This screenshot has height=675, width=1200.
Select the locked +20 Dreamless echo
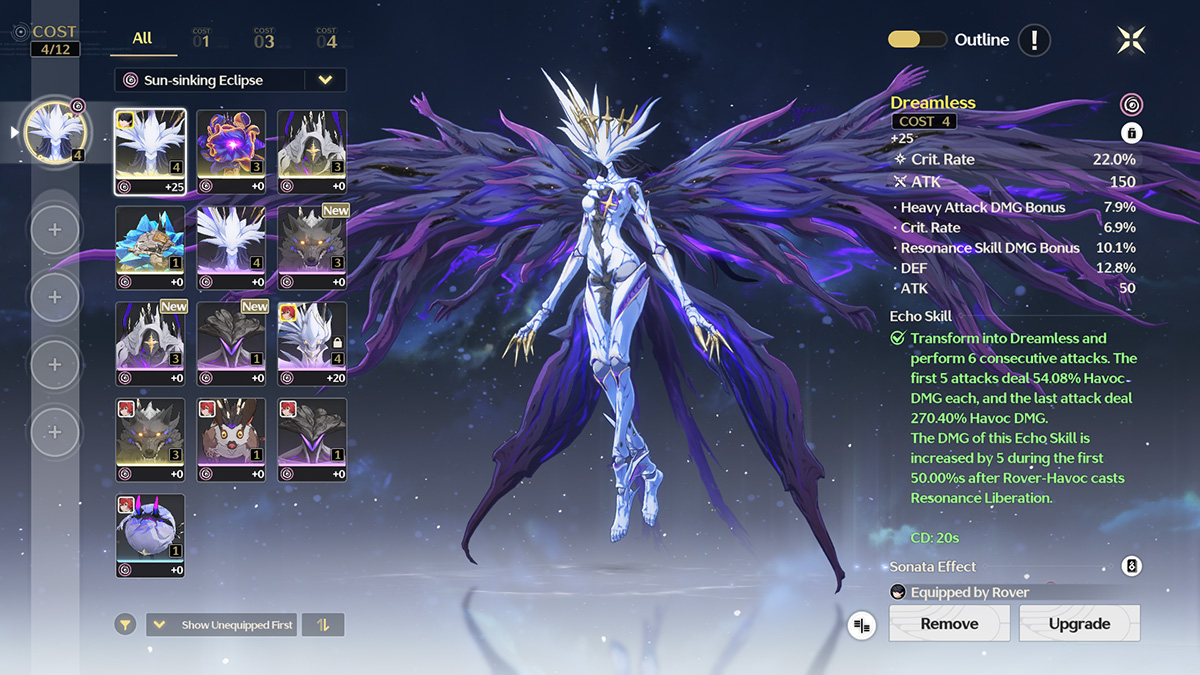(x=312, y=344)
